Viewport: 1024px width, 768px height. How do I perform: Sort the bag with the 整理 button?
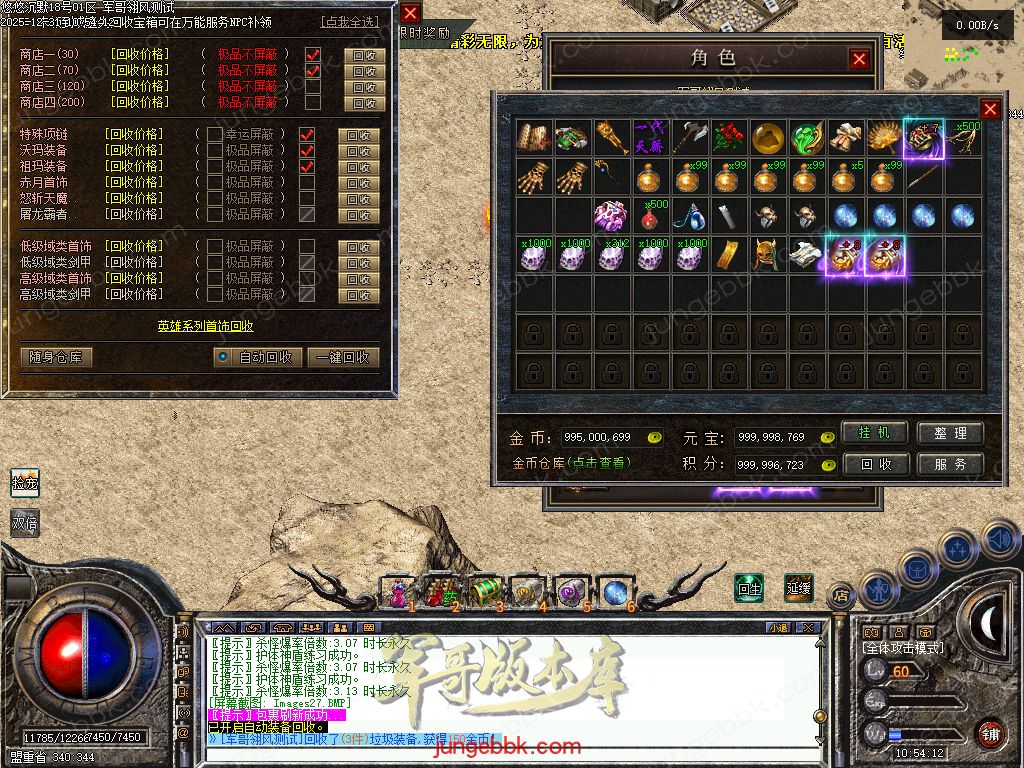point(950,433)
